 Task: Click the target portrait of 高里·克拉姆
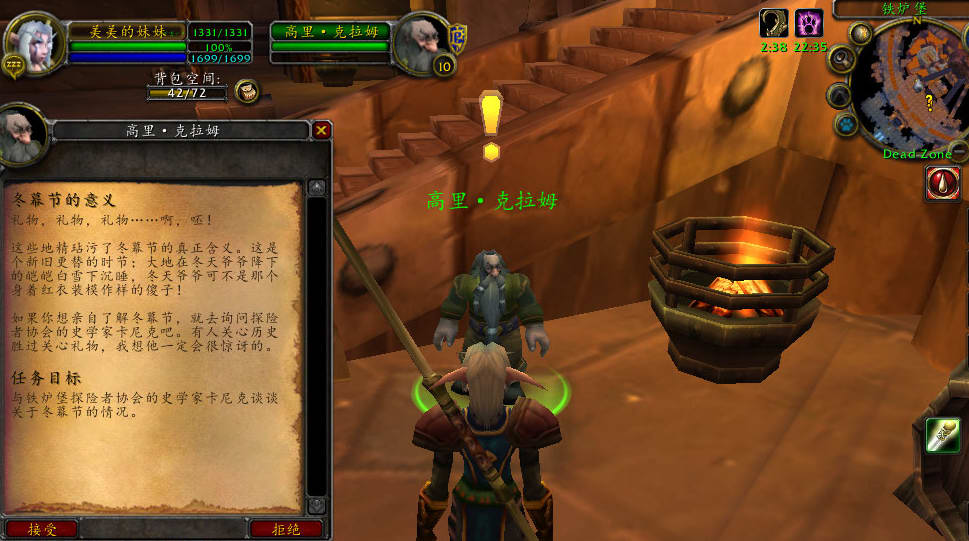419,42
